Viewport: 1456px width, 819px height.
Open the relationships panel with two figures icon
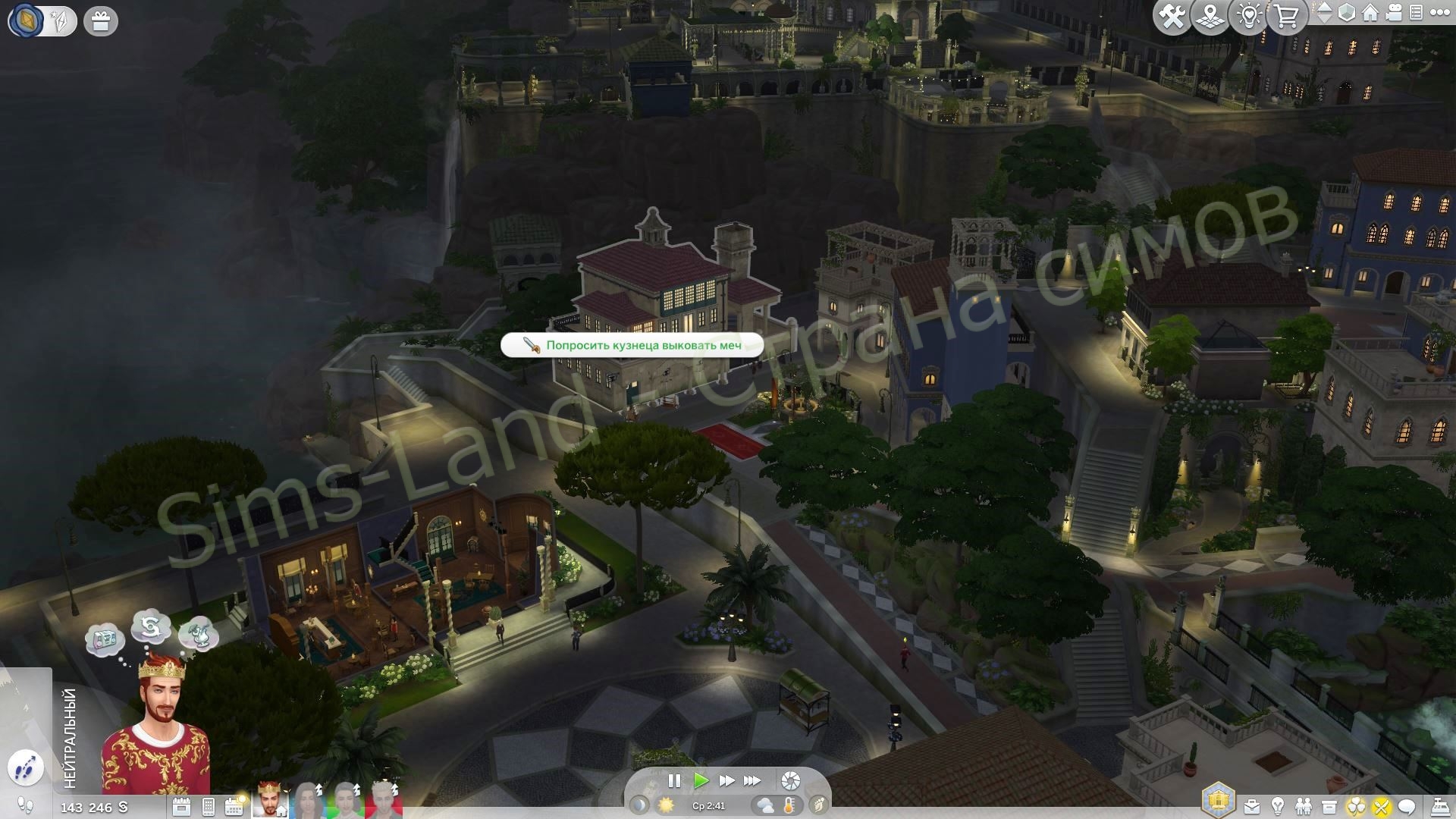click(1304, 806)
